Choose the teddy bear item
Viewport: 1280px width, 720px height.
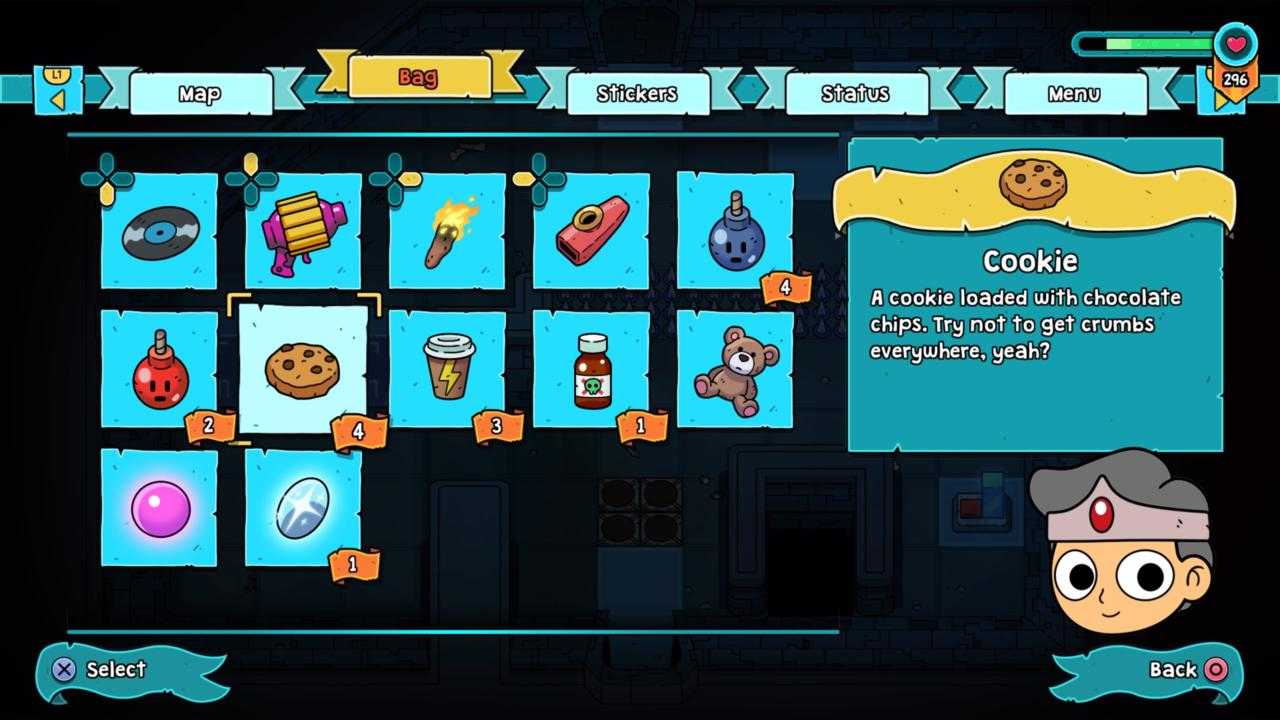[735, 369]
